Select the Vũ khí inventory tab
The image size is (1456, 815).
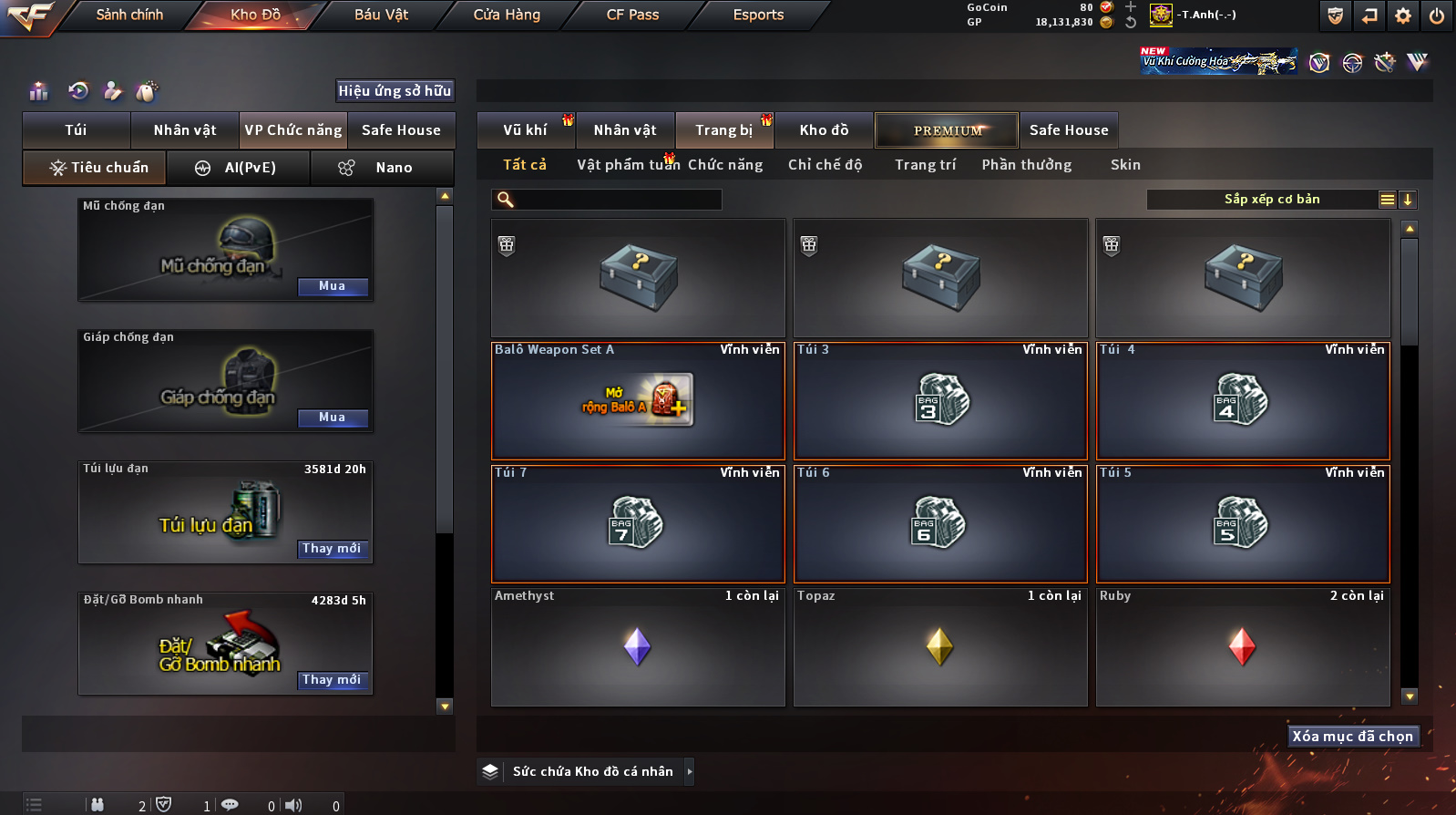tap(526, 130)
